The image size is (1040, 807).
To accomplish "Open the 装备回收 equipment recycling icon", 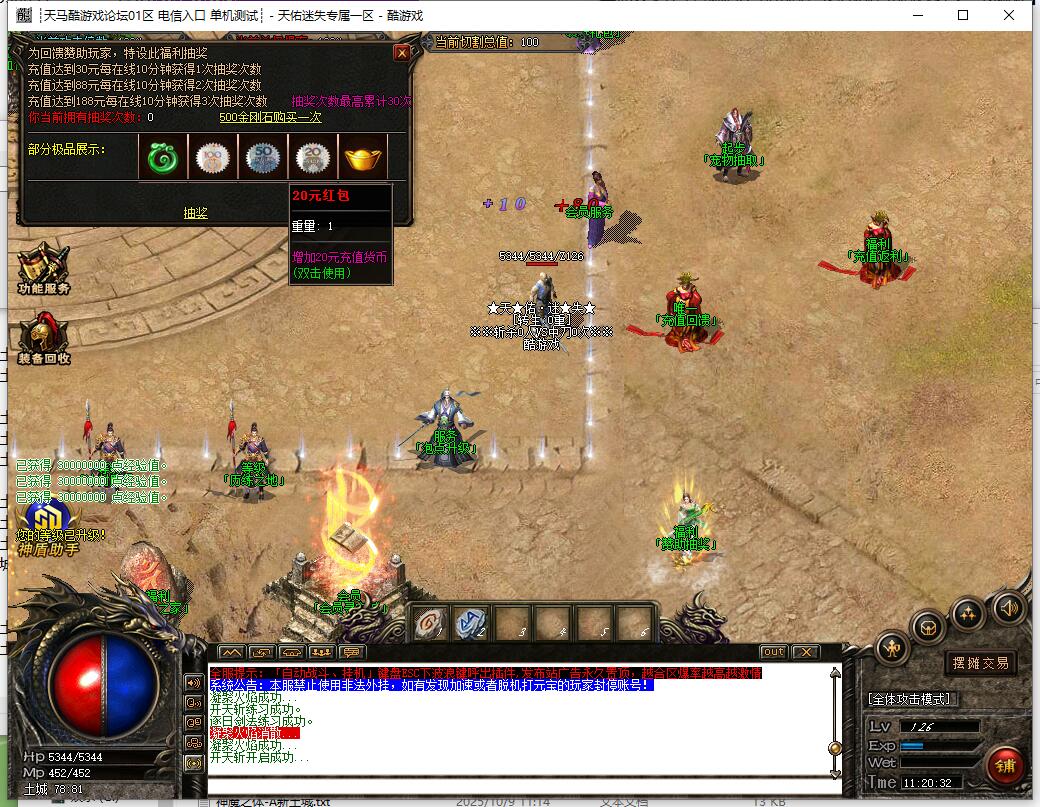I will click(43, 338).
